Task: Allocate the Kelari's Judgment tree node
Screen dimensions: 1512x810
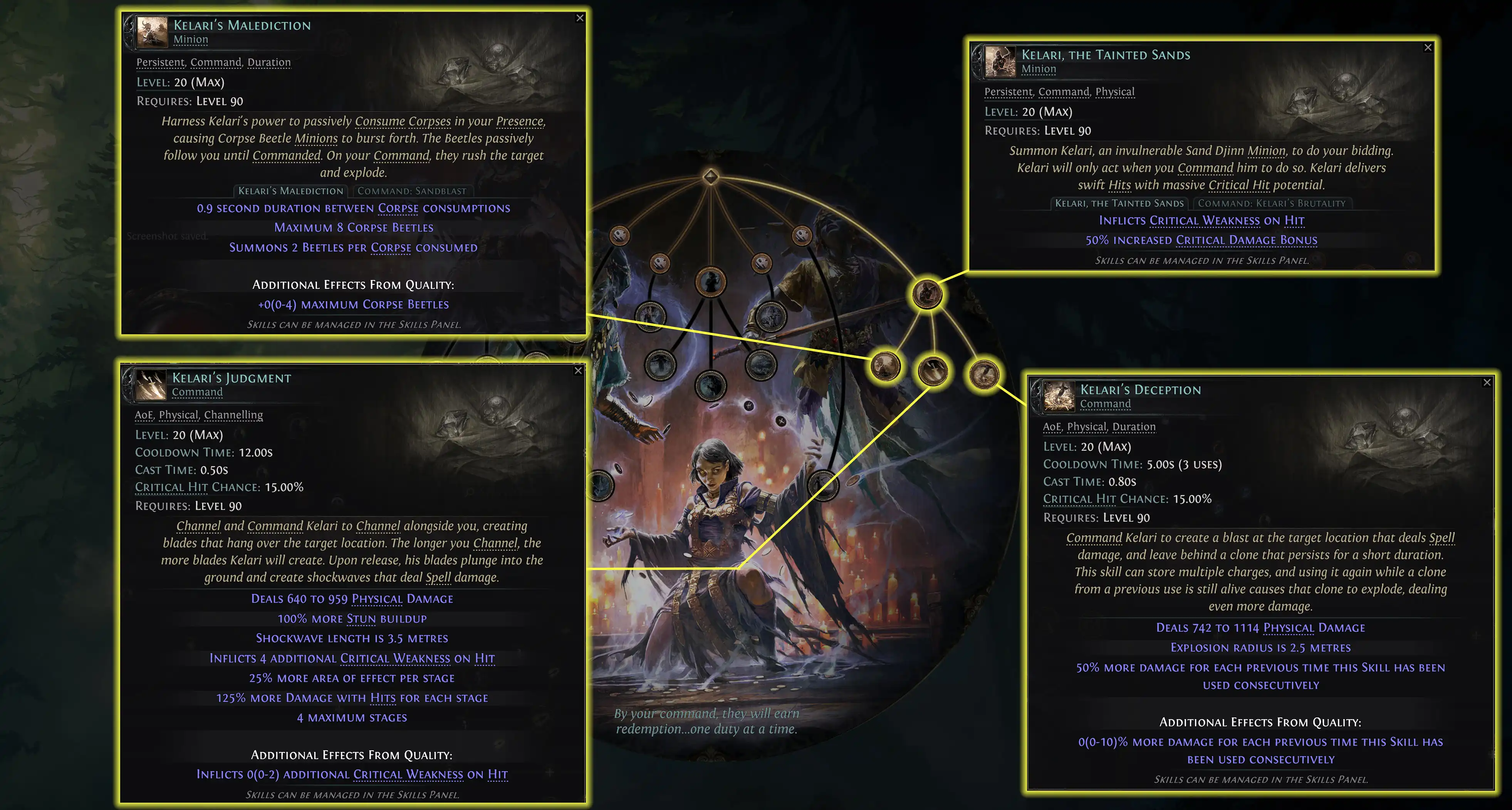Action: coord(932,371)
